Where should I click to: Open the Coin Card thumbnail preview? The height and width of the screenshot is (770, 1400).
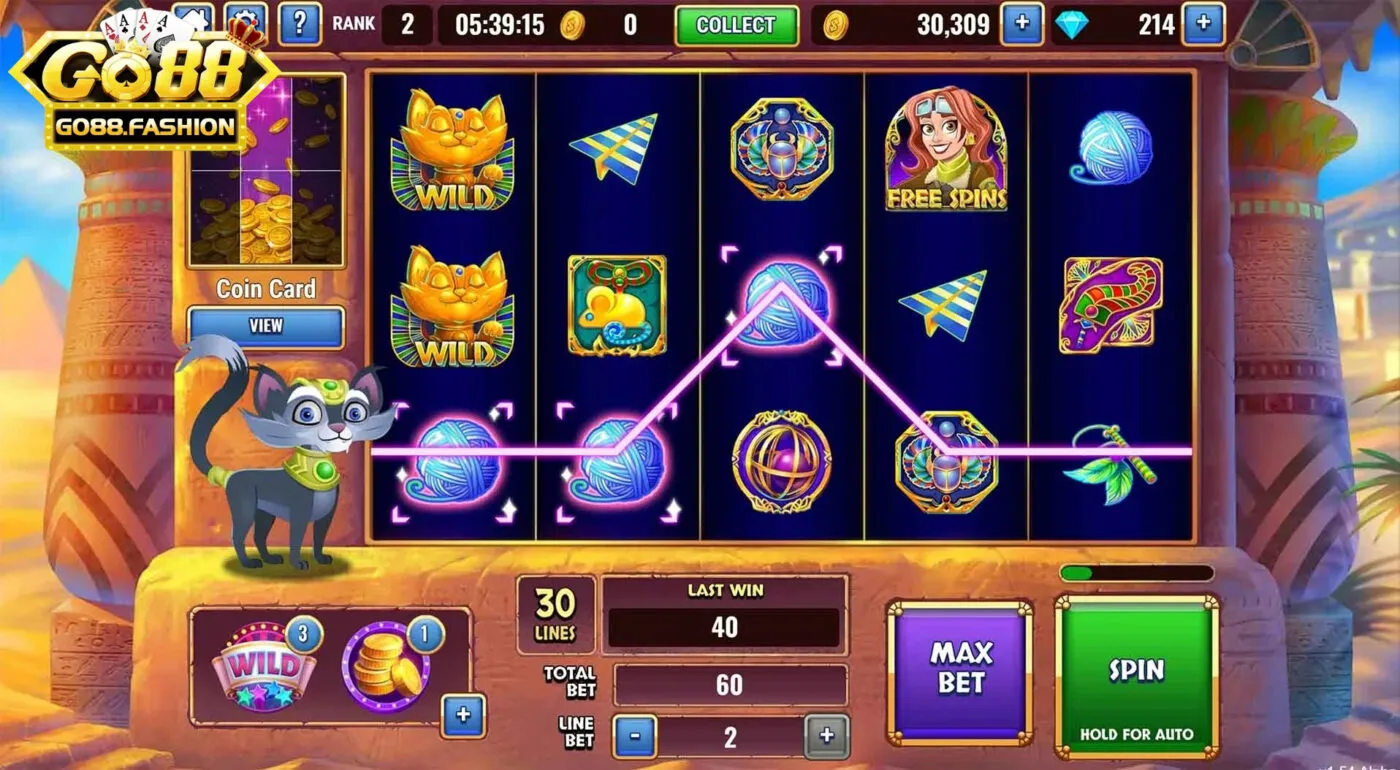click(x=265, y=175)
